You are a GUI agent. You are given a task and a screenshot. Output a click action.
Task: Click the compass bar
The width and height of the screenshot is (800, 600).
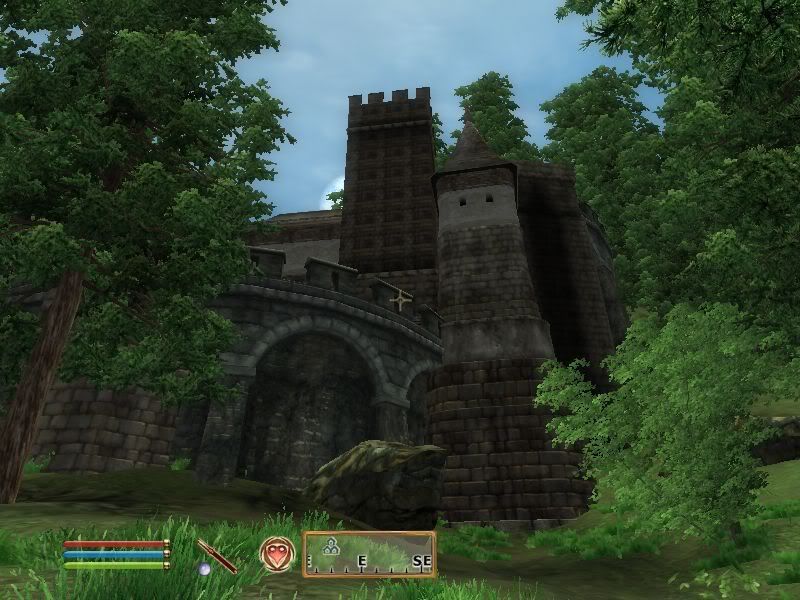pos(369,554)
